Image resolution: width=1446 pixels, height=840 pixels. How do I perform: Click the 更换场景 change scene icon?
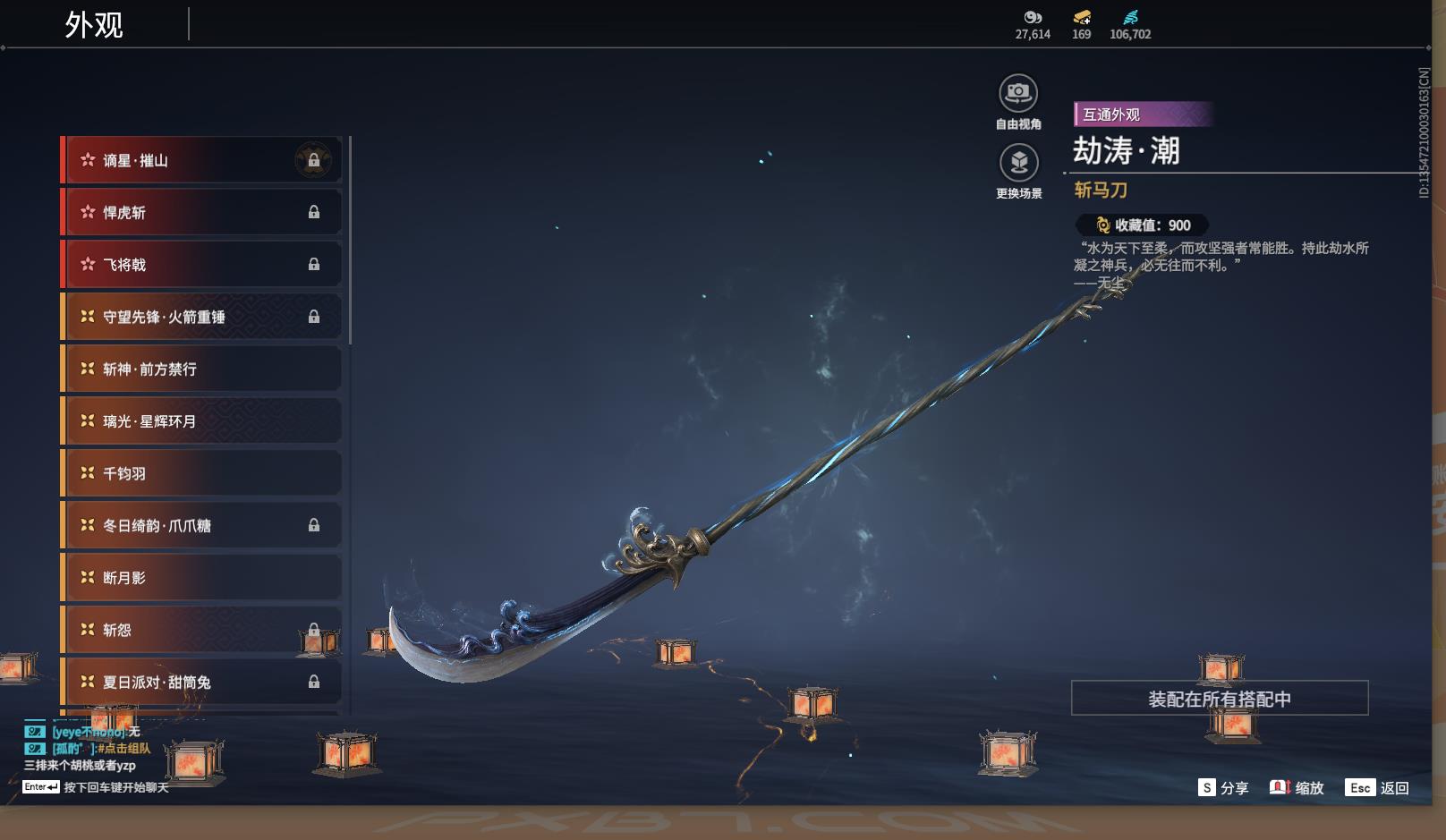[x=1018, y=163]
